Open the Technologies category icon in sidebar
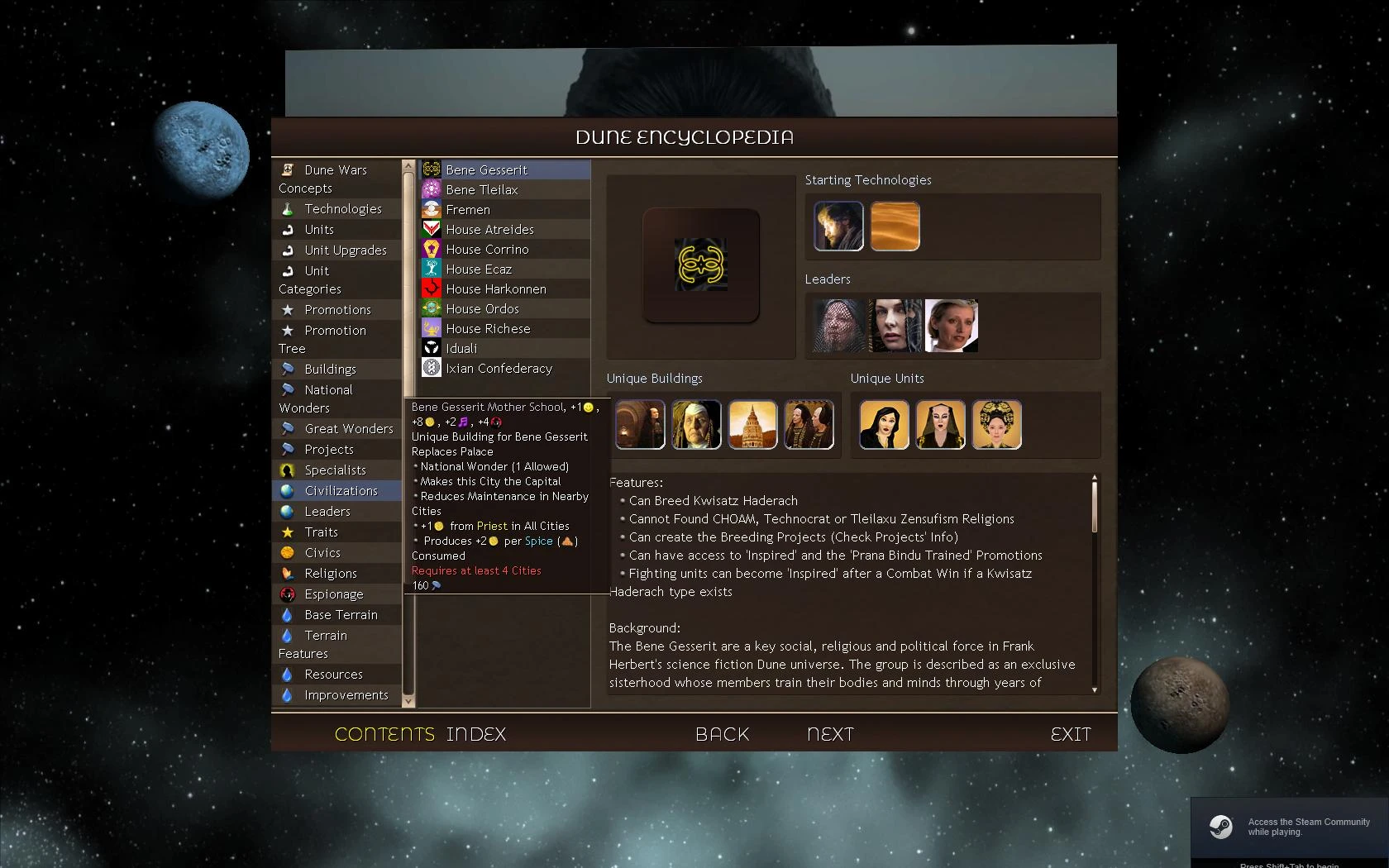This screenshot has width=1389, height=868. pos(288,208)
